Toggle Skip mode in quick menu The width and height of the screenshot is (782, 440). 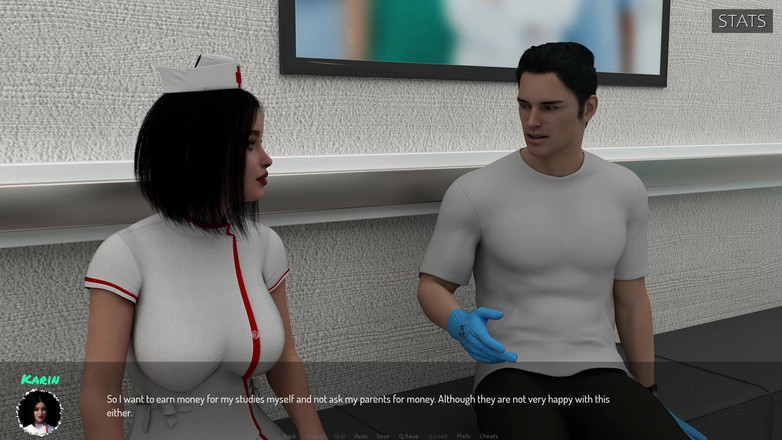(x=340, y=436)
